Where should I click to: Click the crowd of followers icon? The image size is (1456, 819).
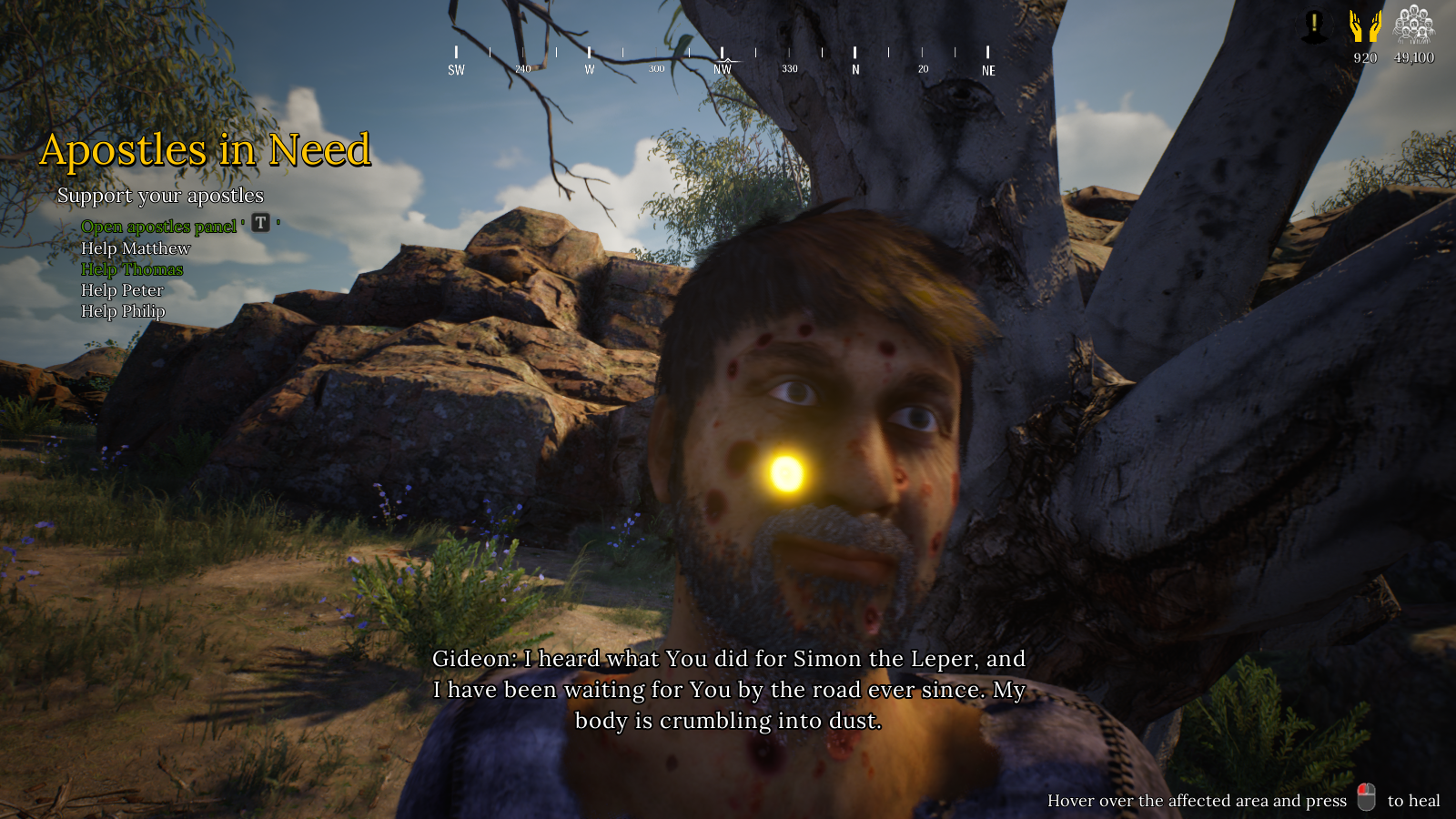[1413, 25]
